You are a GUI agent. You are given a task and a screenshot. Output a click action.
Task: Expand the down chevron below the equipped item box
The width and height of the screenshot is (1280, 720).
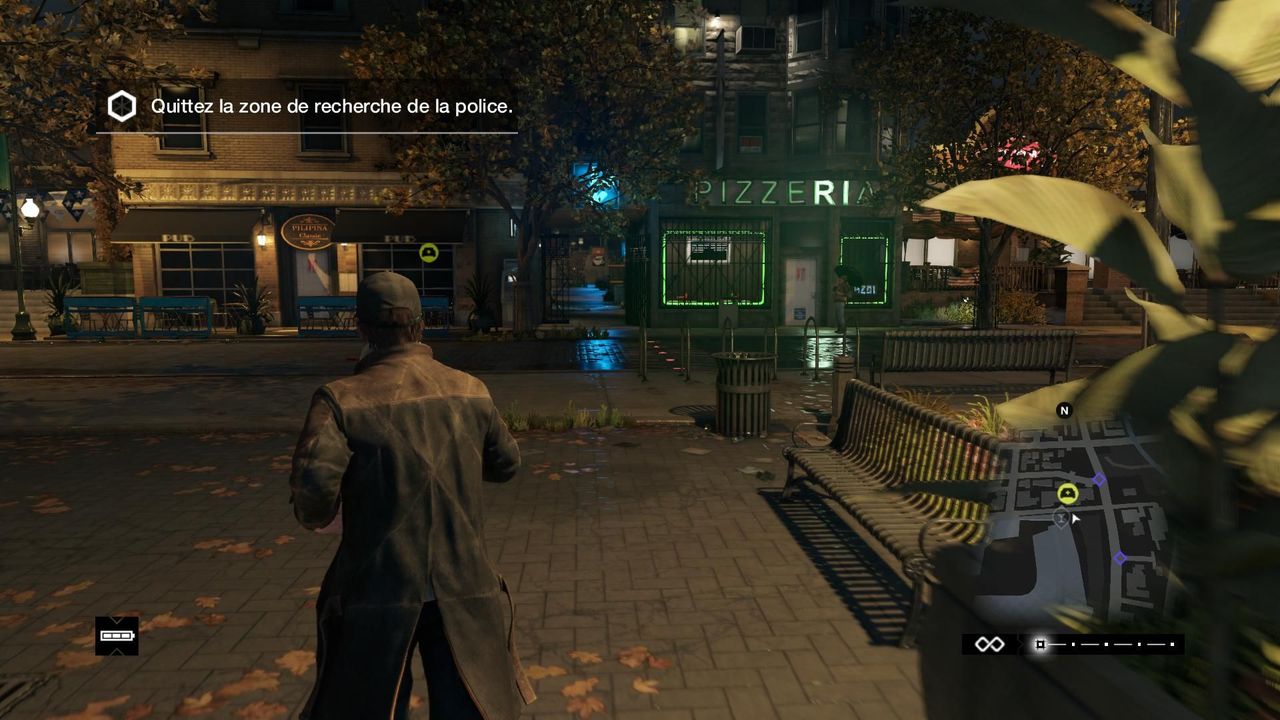pos(116,652)
